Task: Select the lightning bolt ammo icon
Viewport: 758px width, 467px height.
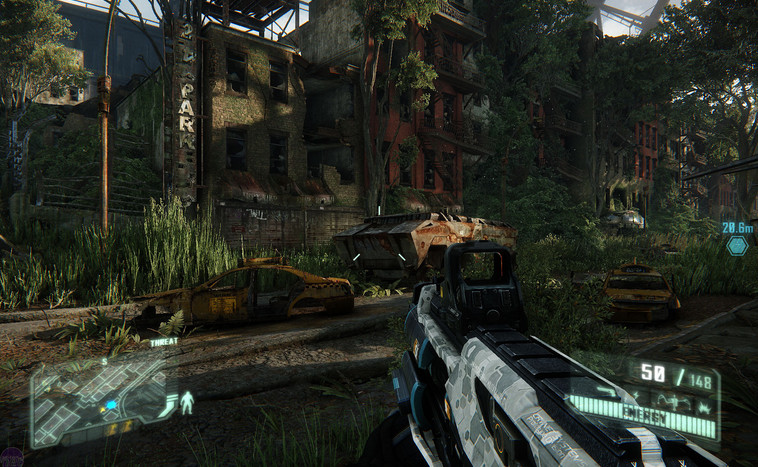Action: pos(636,396)
